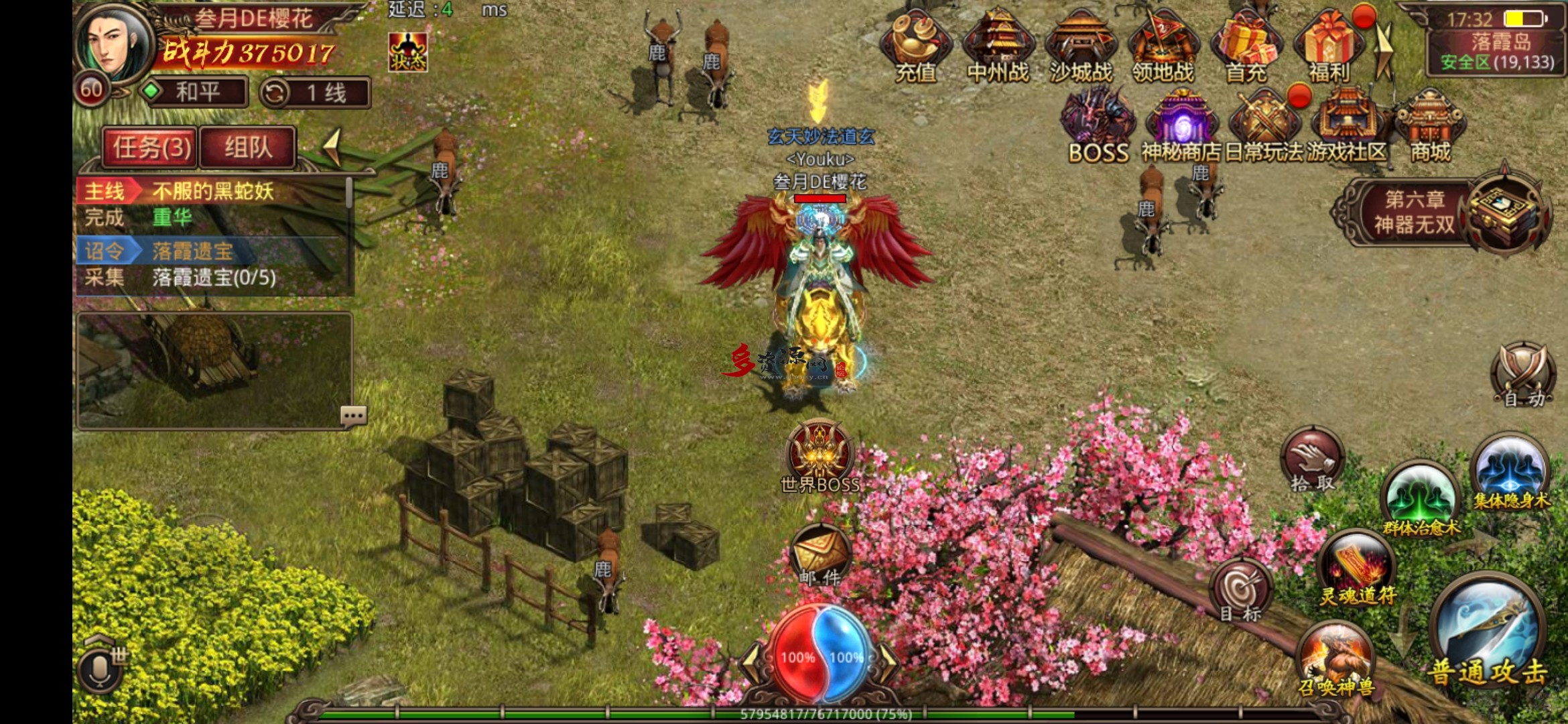The image size is (1568, 724).
Task: Cast the 灵魂道符 talisman skill
Action: coord(1358,568)
